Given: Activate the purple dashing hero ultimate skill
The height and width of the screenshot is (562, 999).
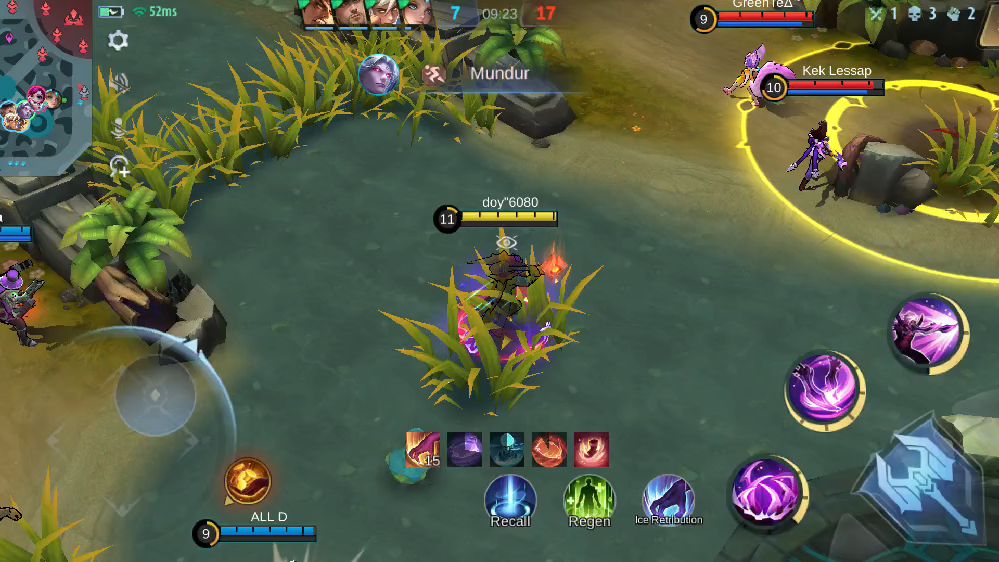Looking at the screenshot, I should tap(927, 331).
